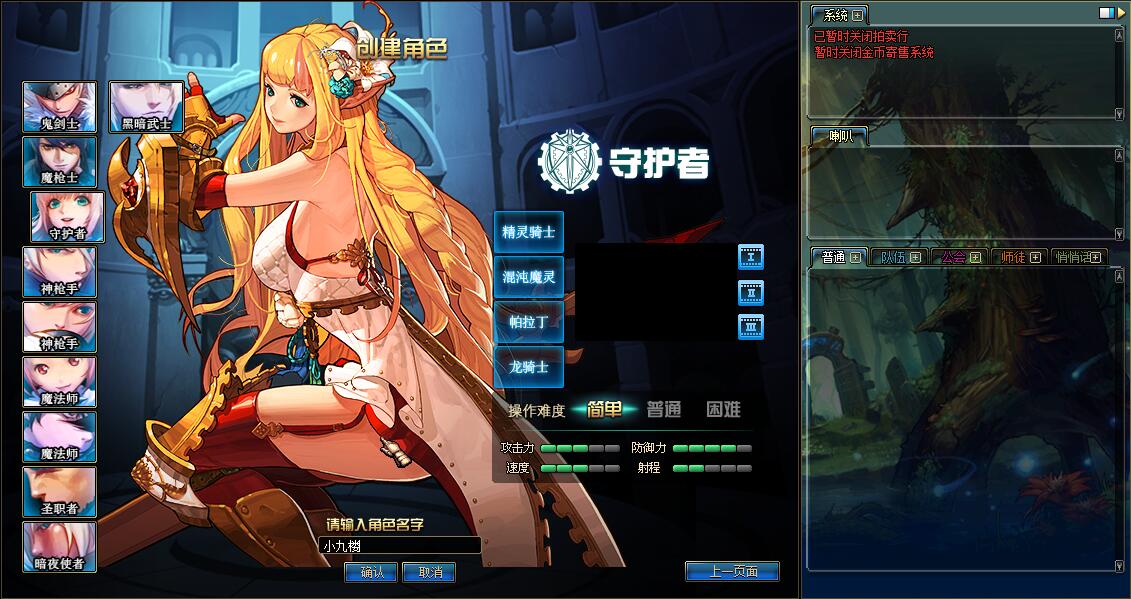
Task: Choose the 黑暗武士 class portrait
Action: (146, 107)
